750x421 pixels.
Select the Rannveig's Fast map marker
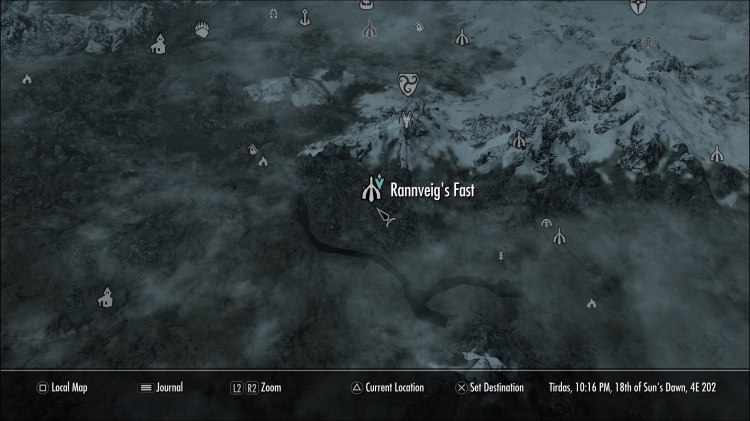click(373, 186)
